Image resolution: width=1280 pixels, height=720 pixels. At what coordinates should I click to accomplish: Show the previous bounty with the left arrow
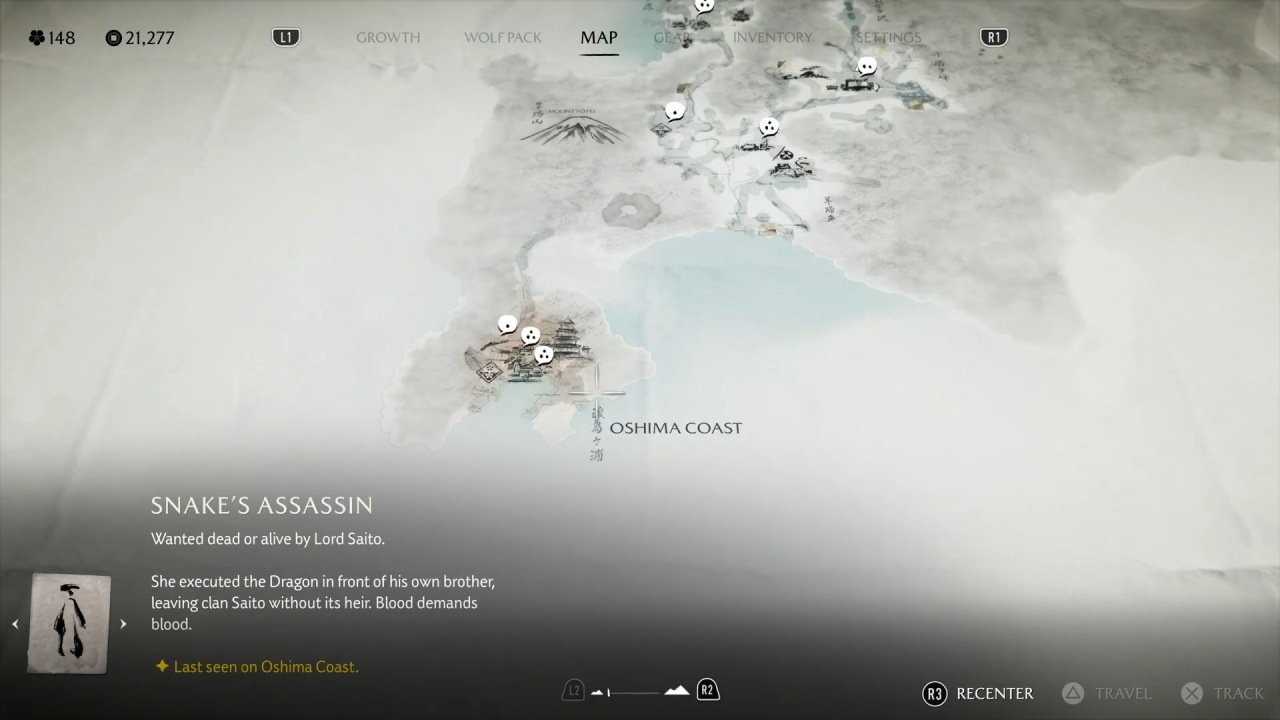(x=15, y=624)
